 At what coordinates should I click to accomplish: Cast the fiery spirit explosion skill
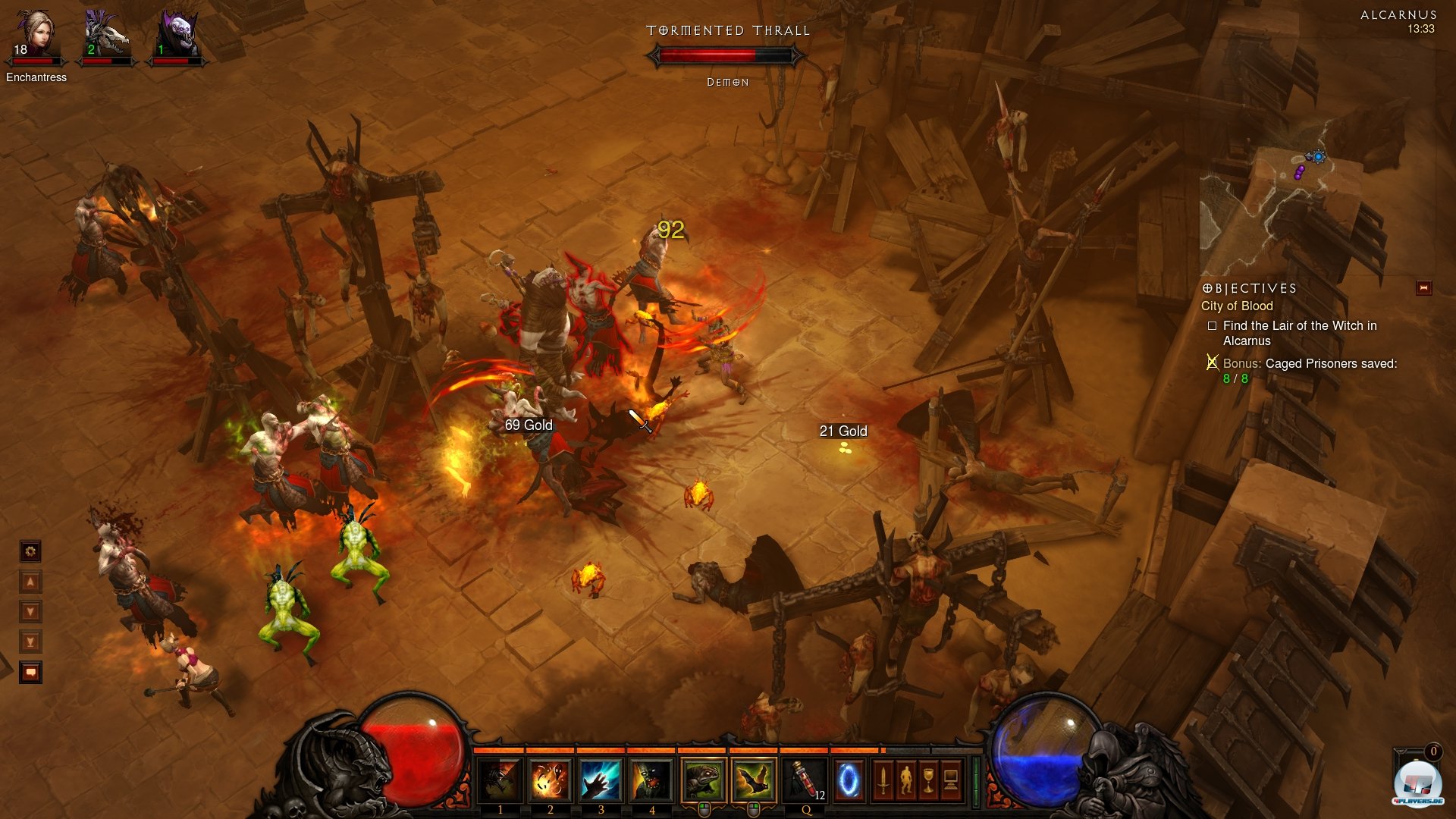tap(550, 780)
